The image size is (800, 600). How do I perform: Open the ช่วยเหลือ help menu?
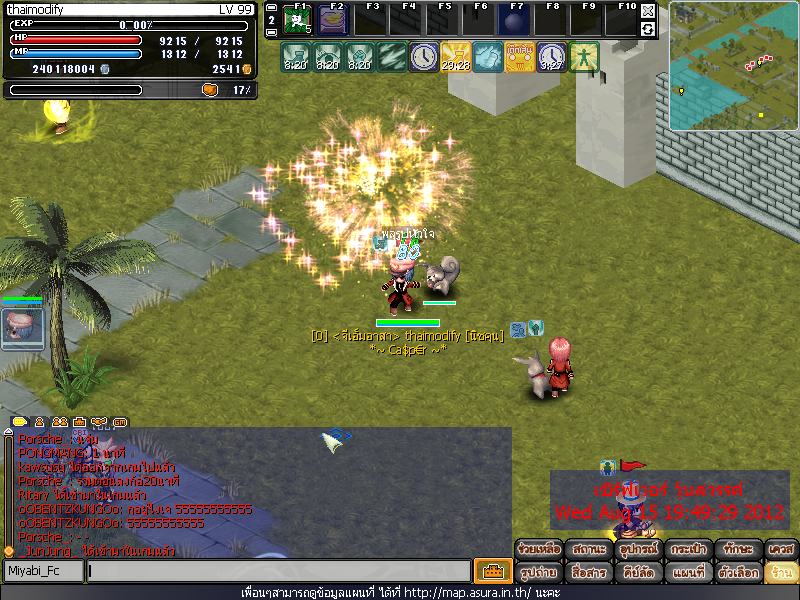tap(538, 549)
